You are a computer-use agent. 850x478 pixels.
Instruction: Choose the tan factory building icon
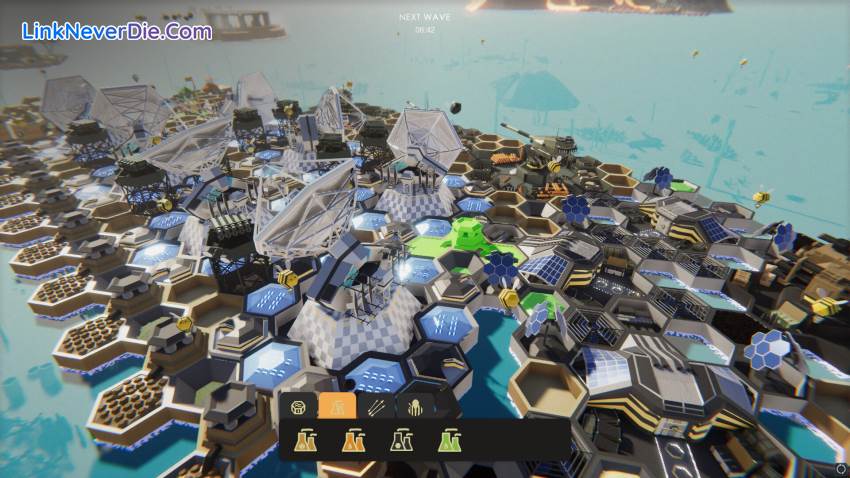306,439
